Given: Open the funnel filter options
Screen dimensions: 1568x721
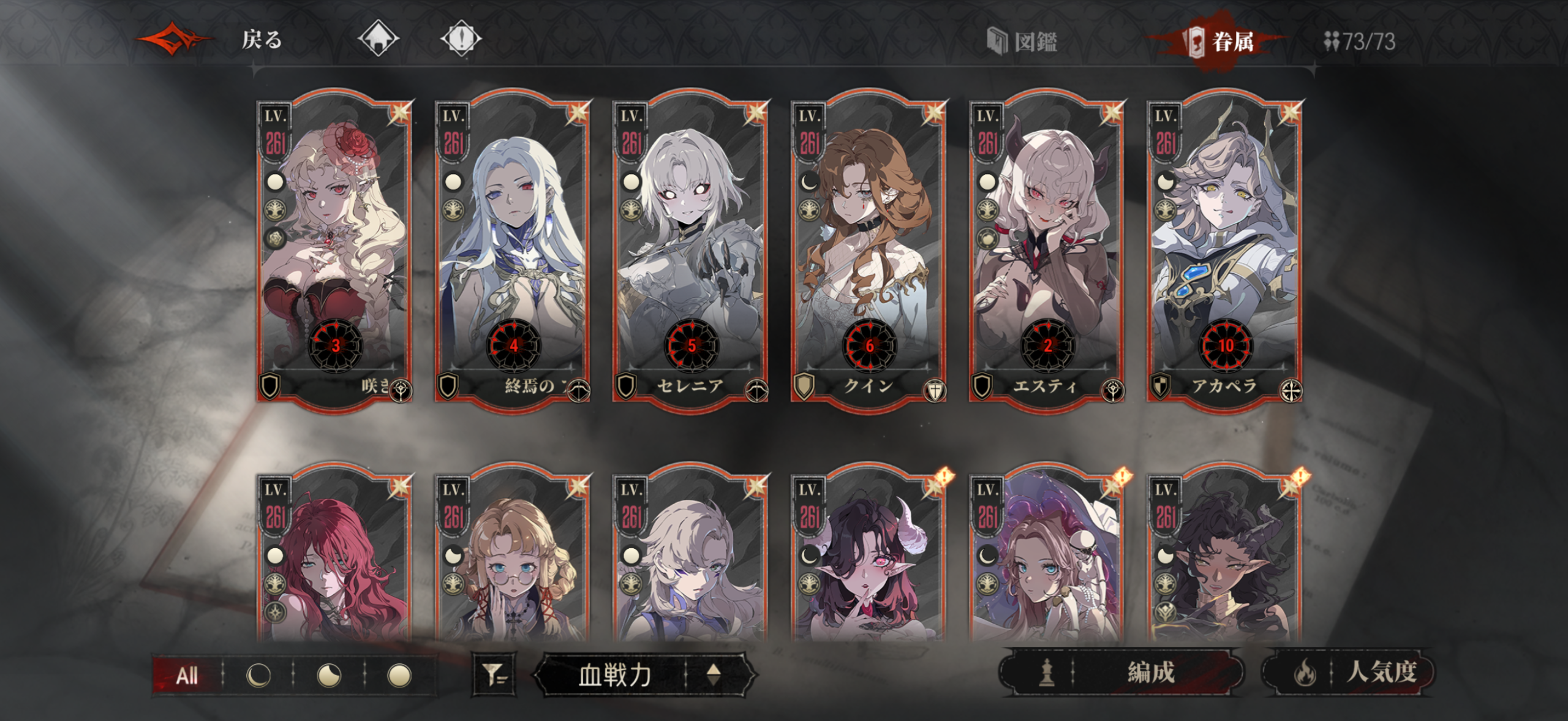Looking at the screenshot, I should coord(494,675).
